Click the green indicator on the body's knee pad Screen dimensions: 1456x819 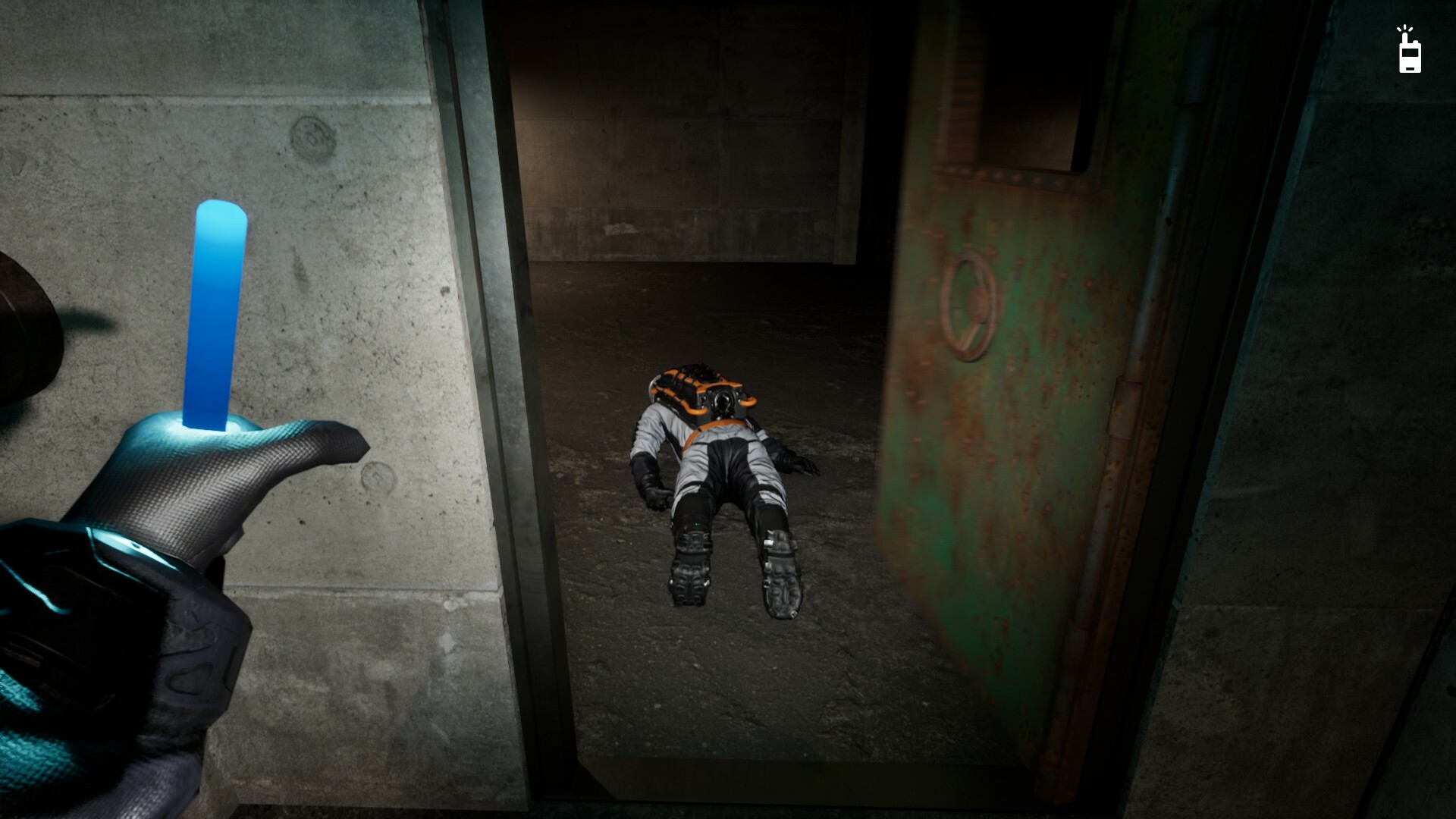696,524
